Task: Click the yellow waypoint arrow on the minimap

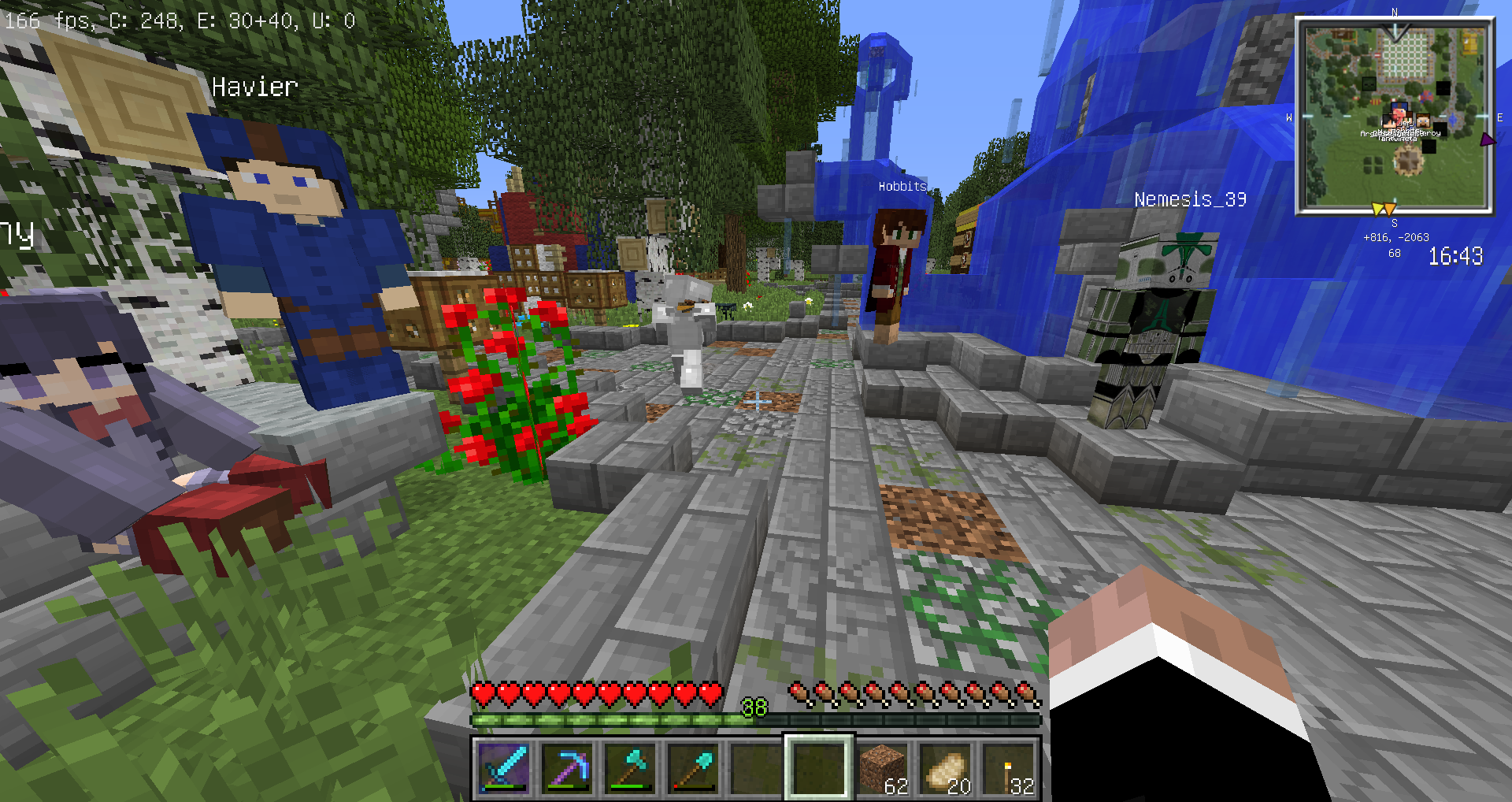Action: click(x=1378, y=209)
